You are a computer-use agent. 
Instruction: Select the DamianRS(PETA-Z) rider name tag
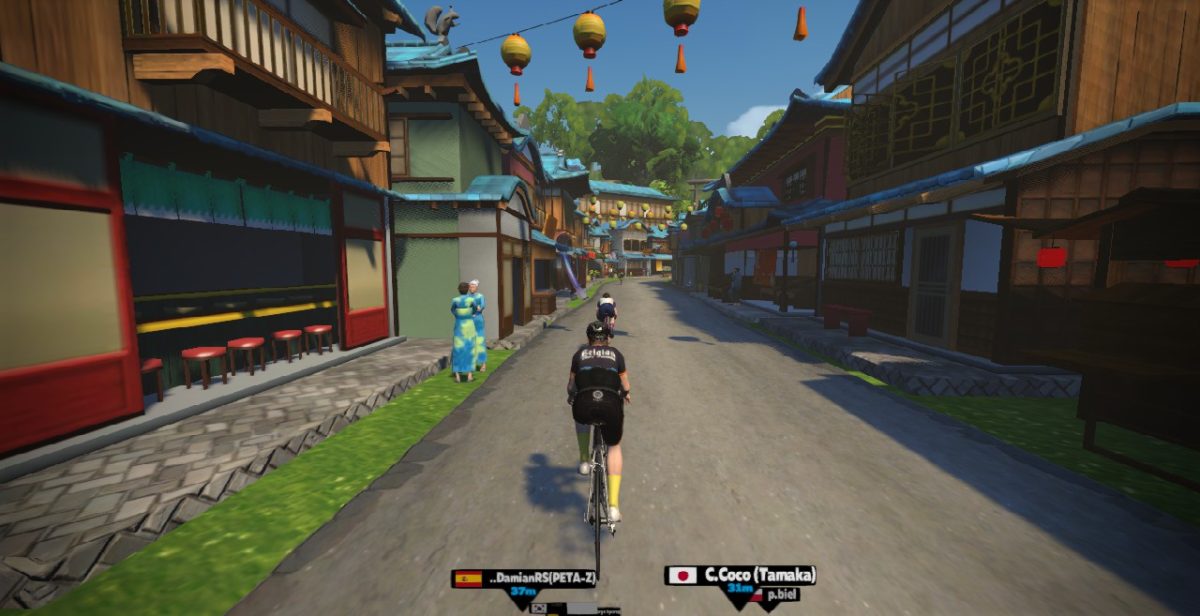(x=525, y=578)
